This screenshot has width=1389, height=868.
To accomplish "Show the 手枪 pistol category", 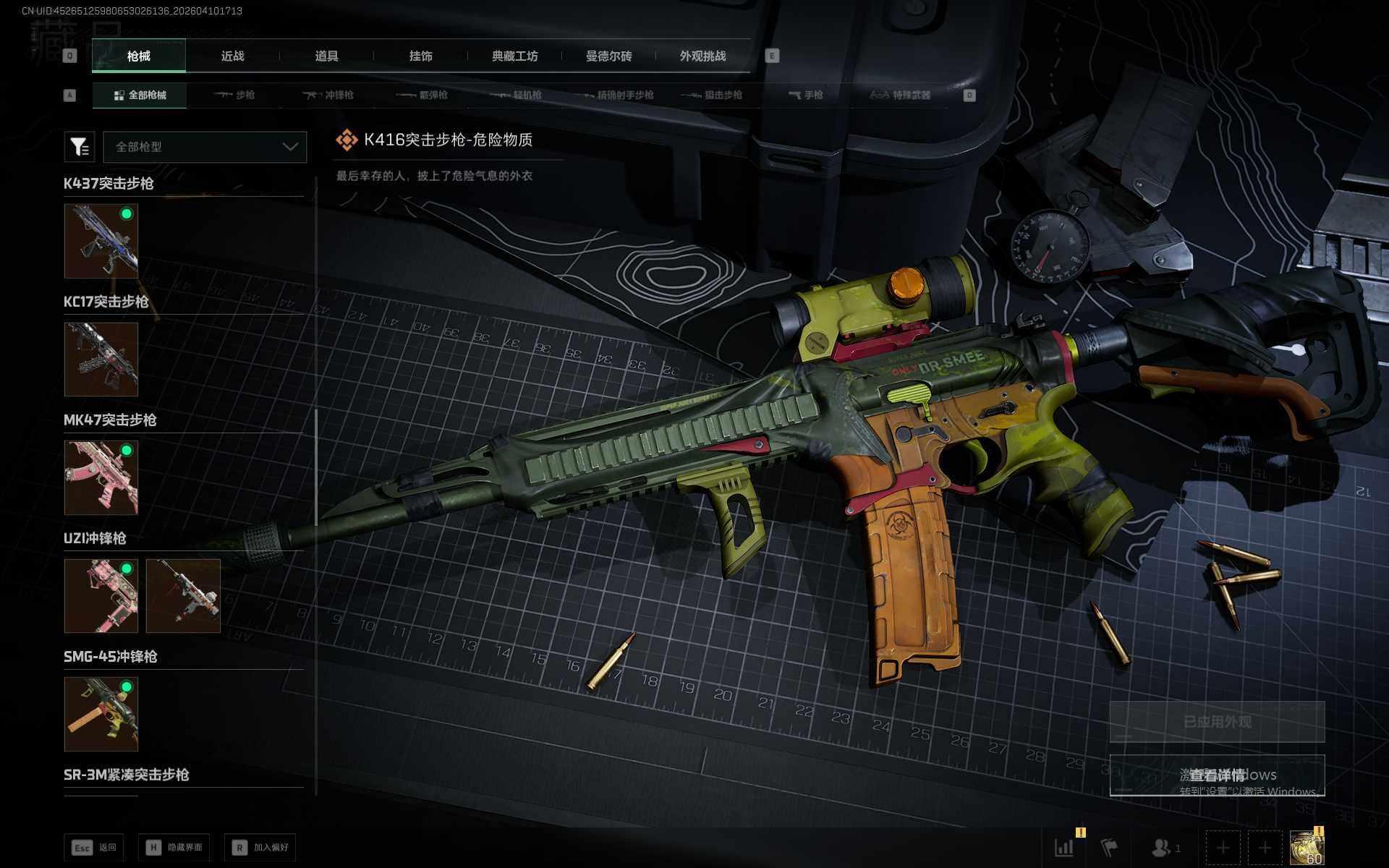I will click(x=805, y=95).
